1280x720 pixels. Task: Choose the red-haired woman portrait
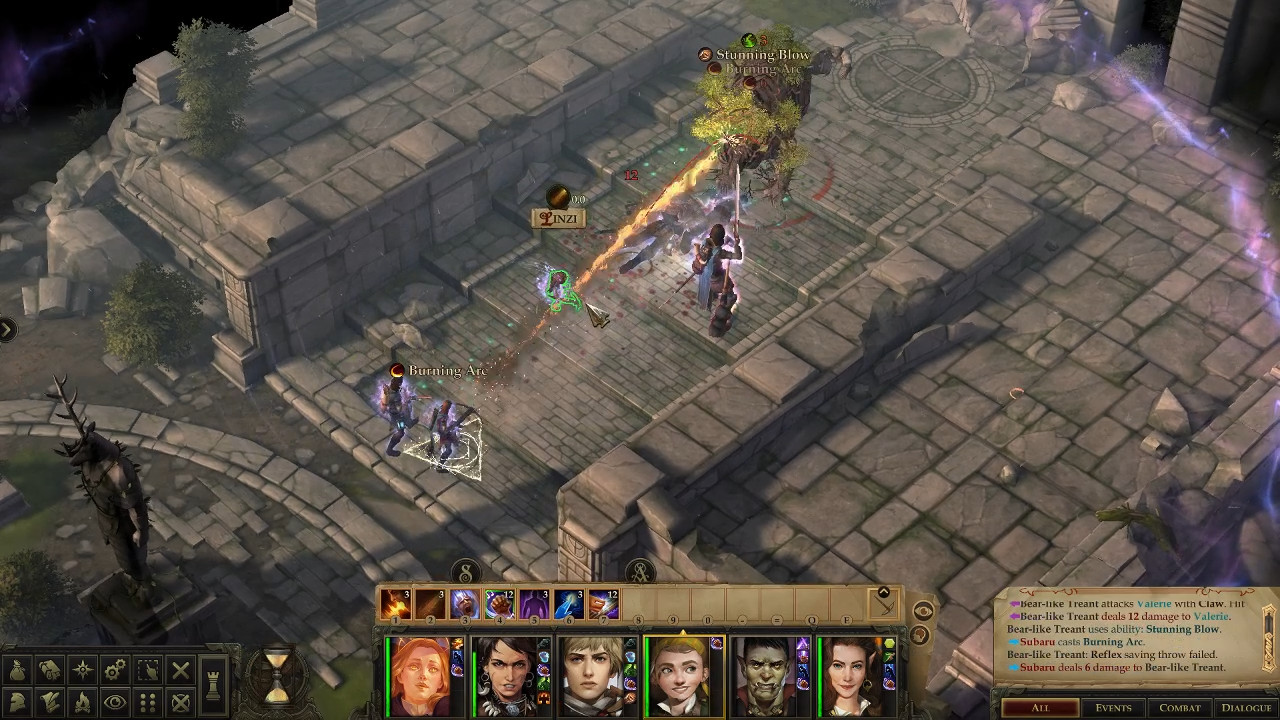click(x=420, y=675)
